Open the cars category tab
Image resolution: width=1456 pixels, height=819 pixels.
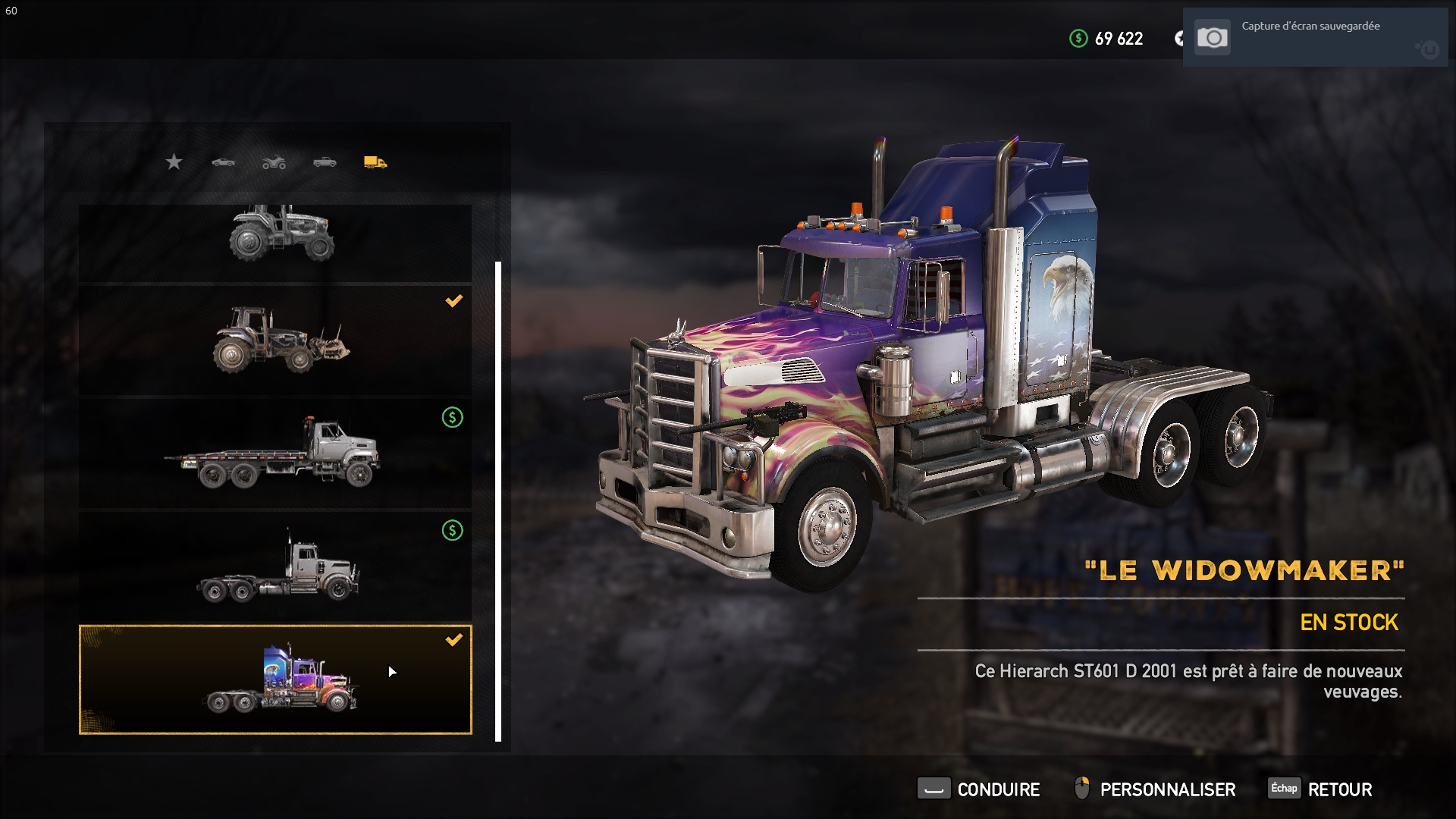[x=223, y=162]
